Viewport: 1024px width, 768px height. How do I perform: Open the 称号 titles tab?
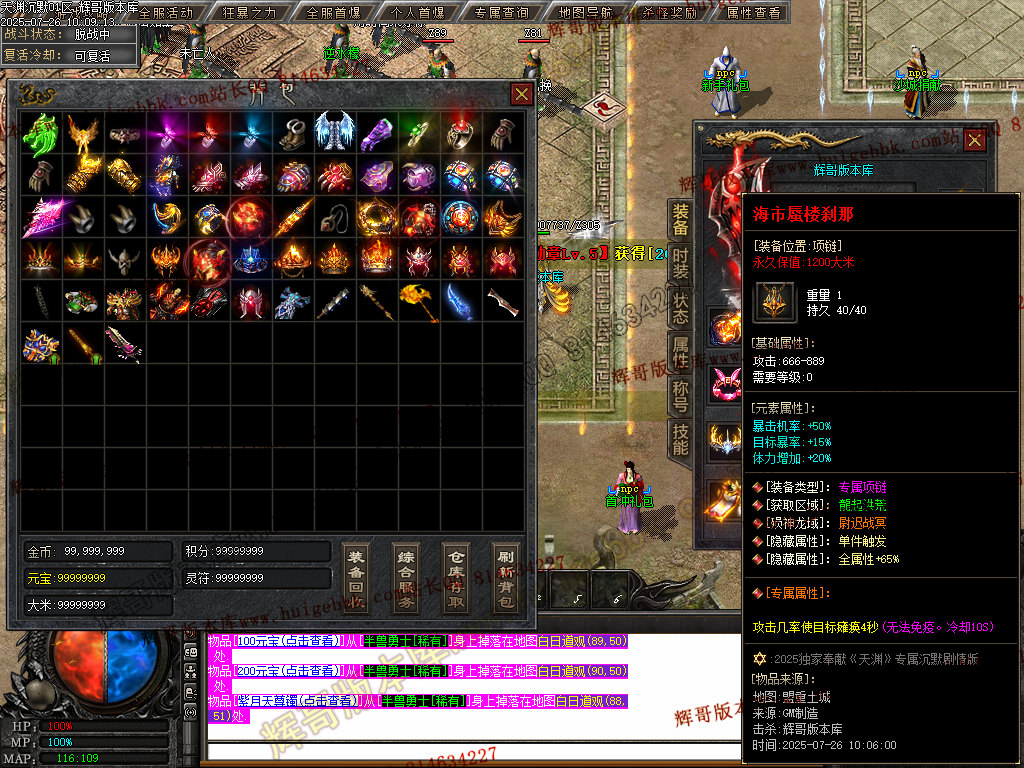click(x=680, y=395)
